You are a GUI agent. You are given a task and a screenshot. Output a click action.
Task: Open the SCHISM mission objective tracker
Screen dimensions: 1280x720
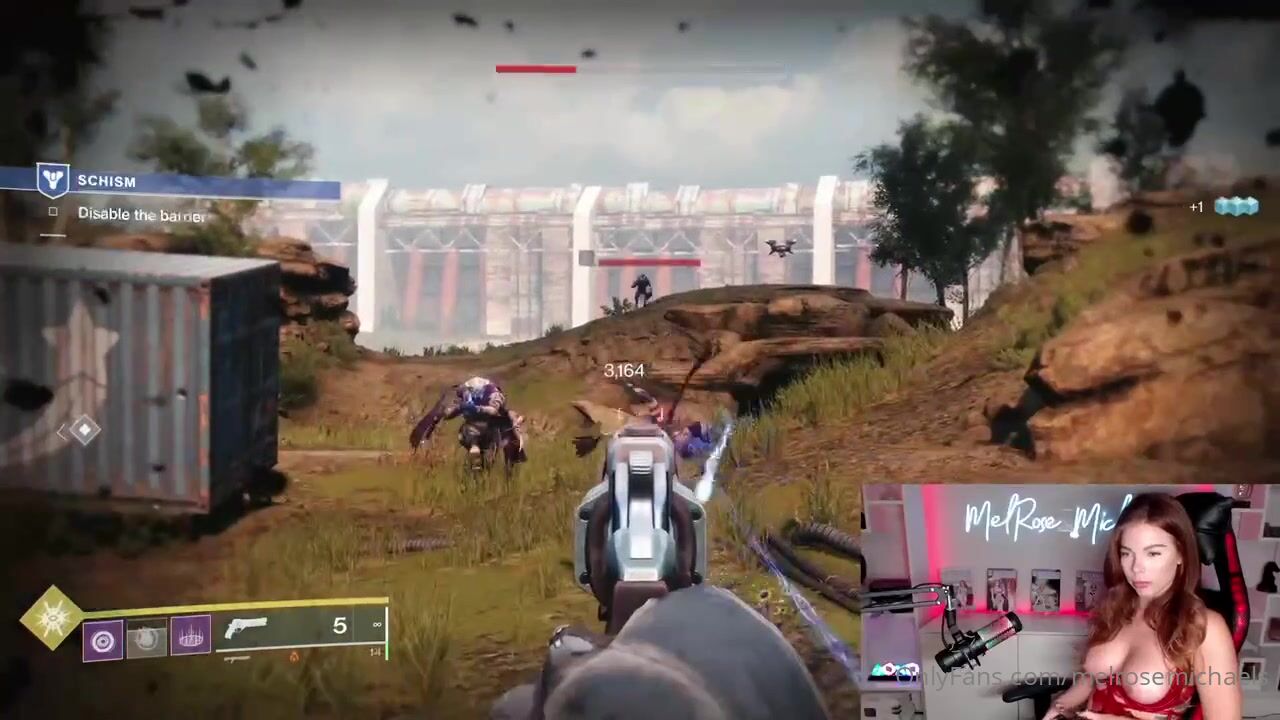pos(106,181)
